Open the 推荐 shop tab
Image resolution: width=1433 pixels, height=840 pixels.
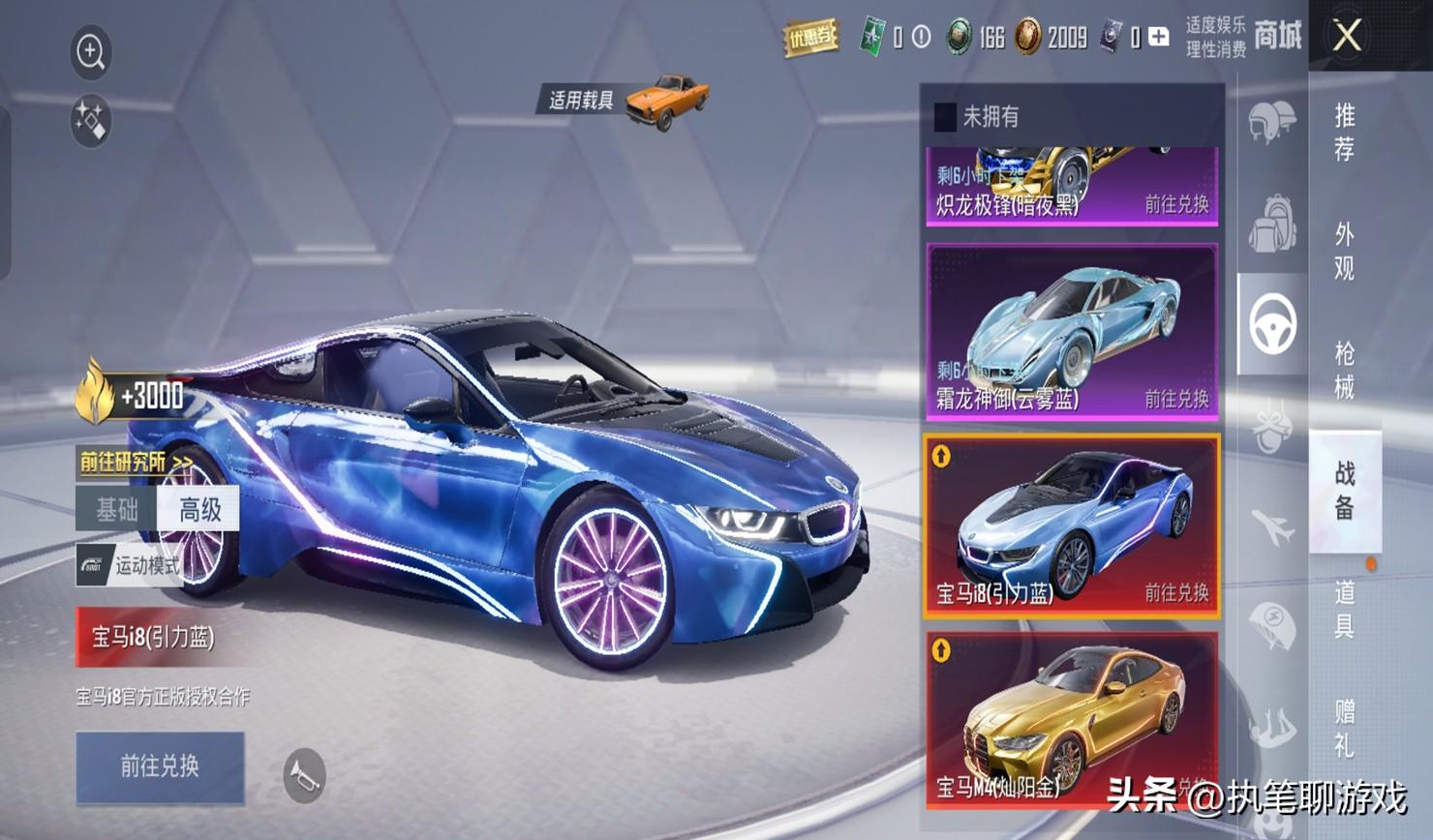click(1344, 133)
